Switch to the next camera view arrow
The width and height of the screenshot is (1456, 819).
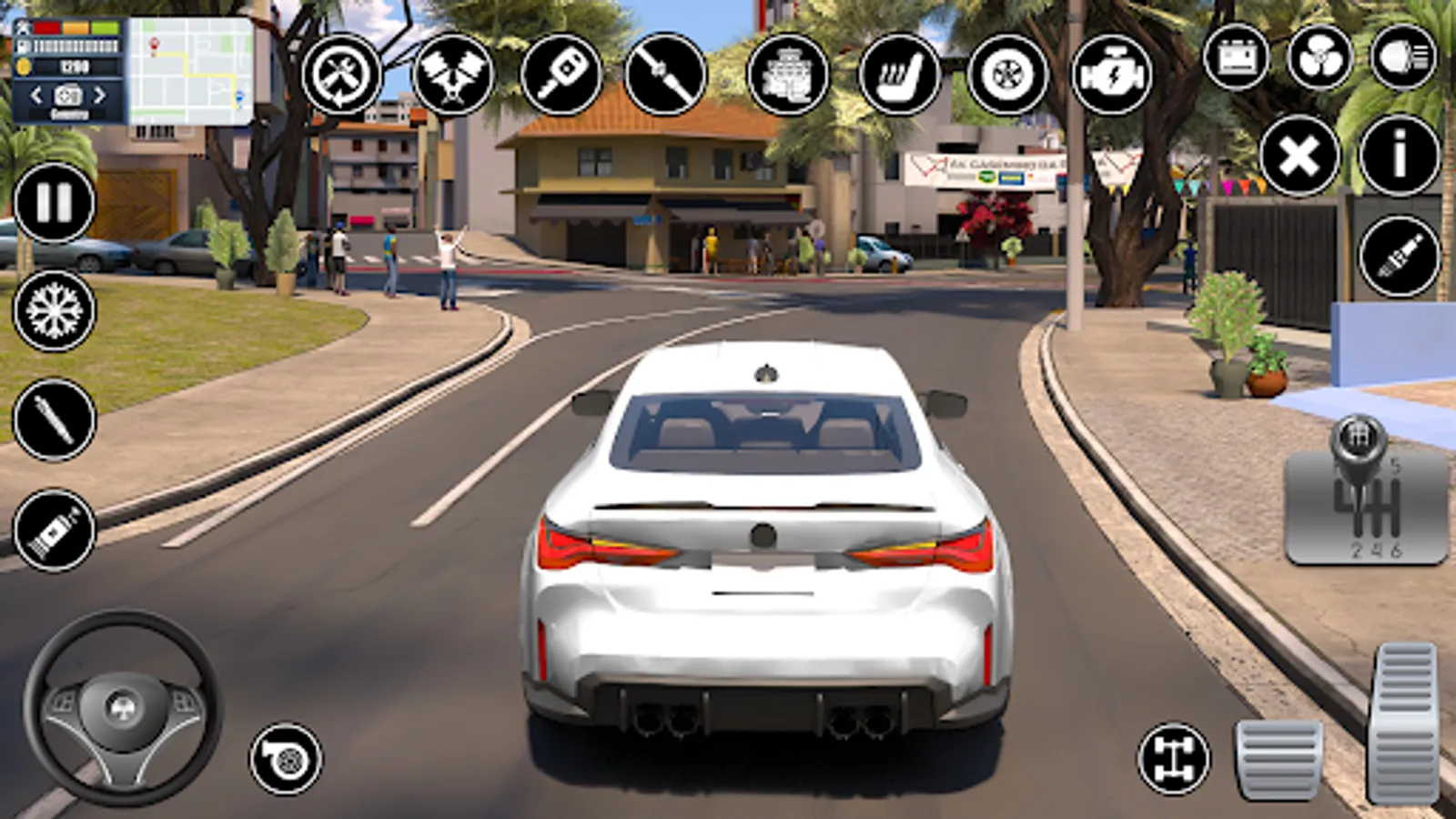click(x=100, y=95)
